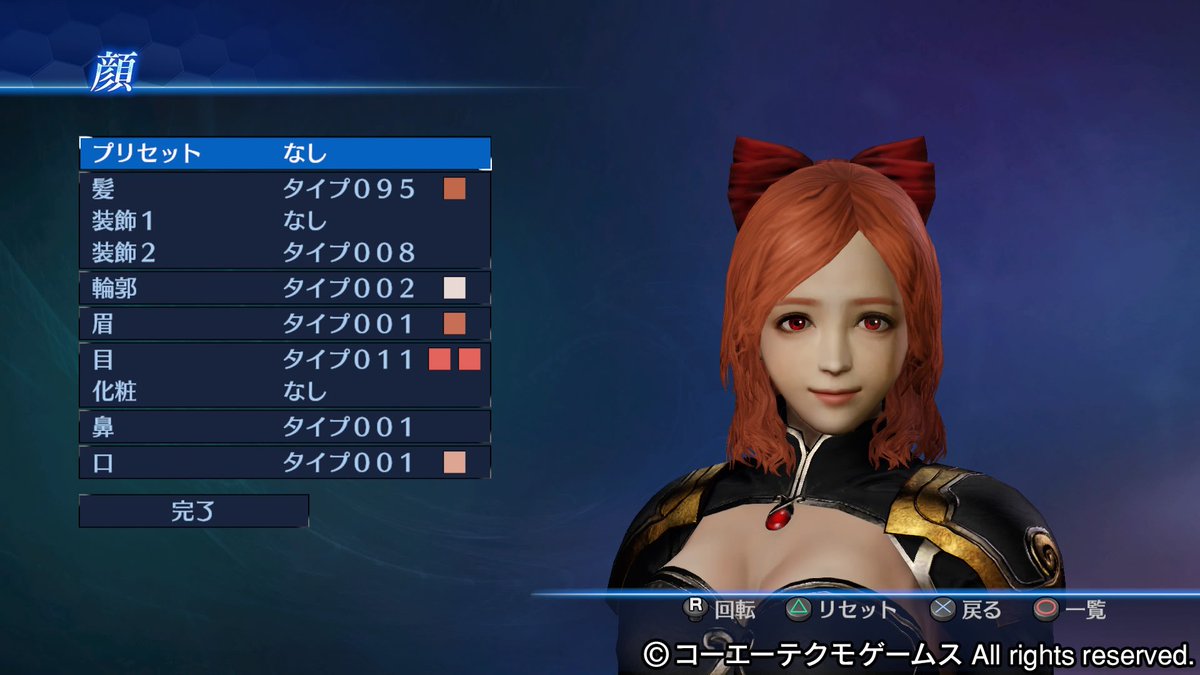Select the プリセット preset row

284,153
